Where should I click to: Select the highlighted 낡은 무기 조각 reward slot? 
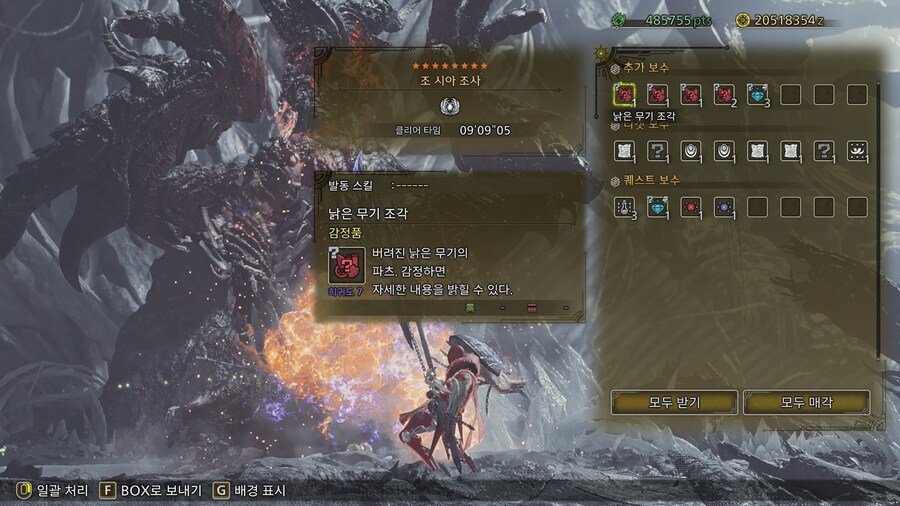pos(624,95)
